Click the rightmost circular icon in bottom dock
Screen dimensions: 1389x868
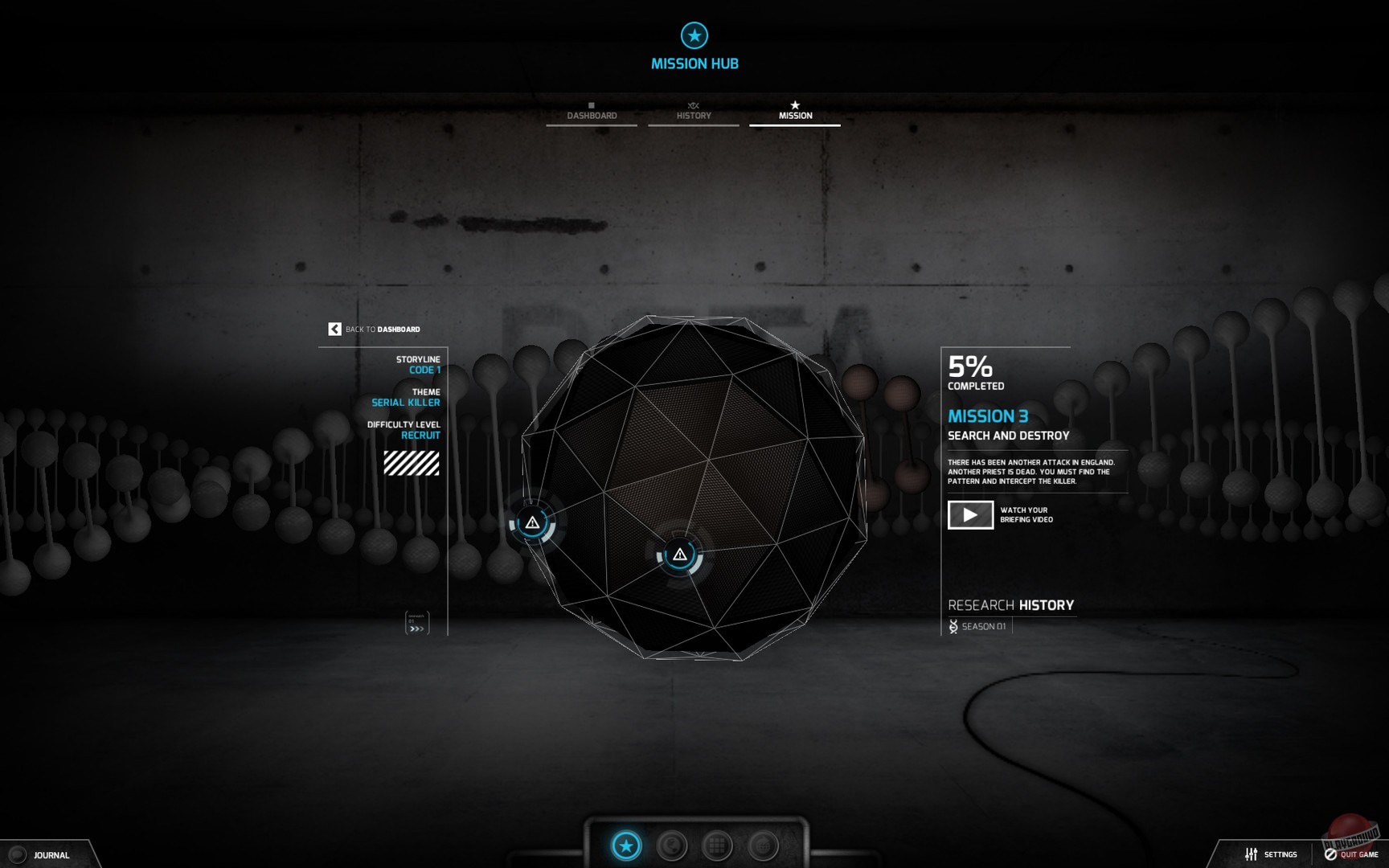[x=761, y=845]
